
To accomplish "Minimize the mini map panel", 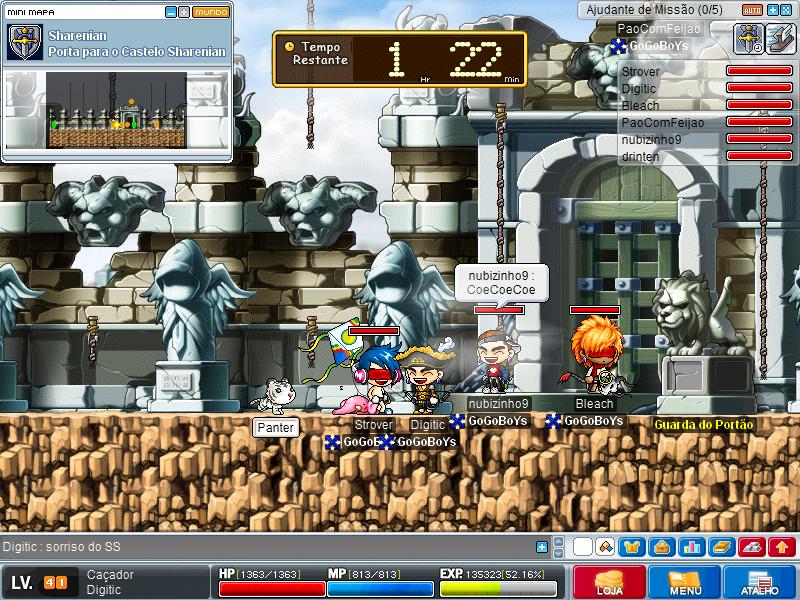I will point(170,12).
